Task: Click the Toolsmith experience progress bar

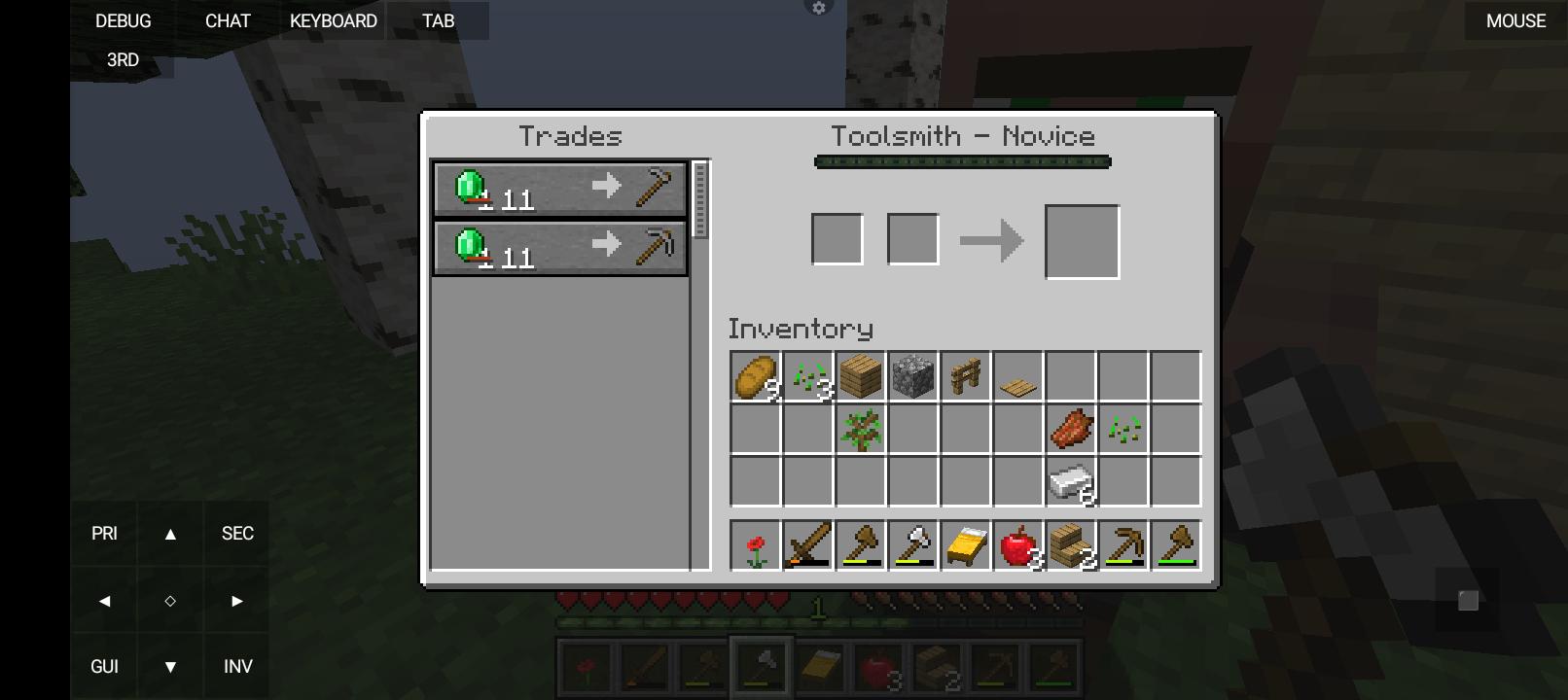Action: point(961,161)
